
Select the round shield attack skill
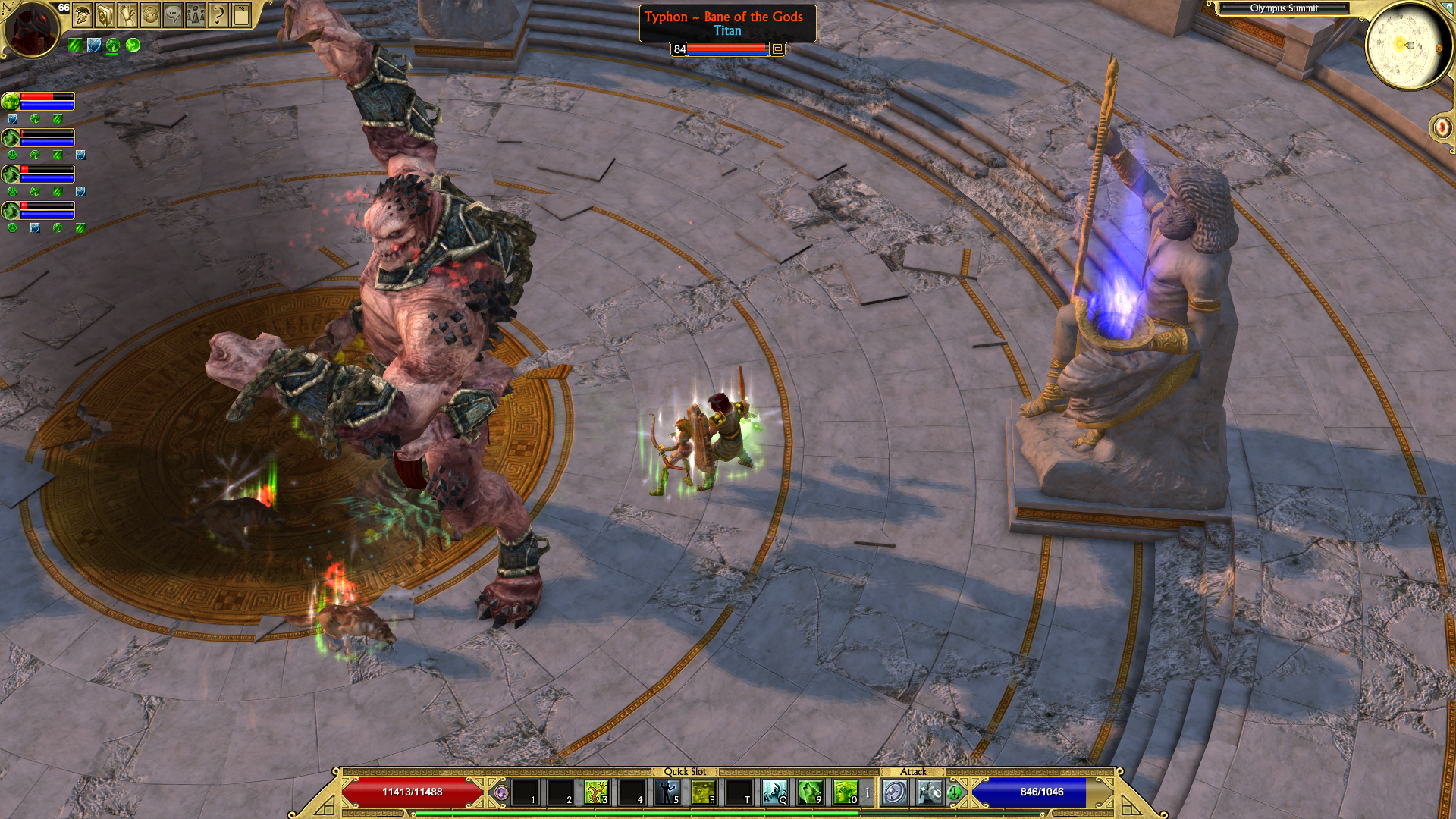(895, 792)
